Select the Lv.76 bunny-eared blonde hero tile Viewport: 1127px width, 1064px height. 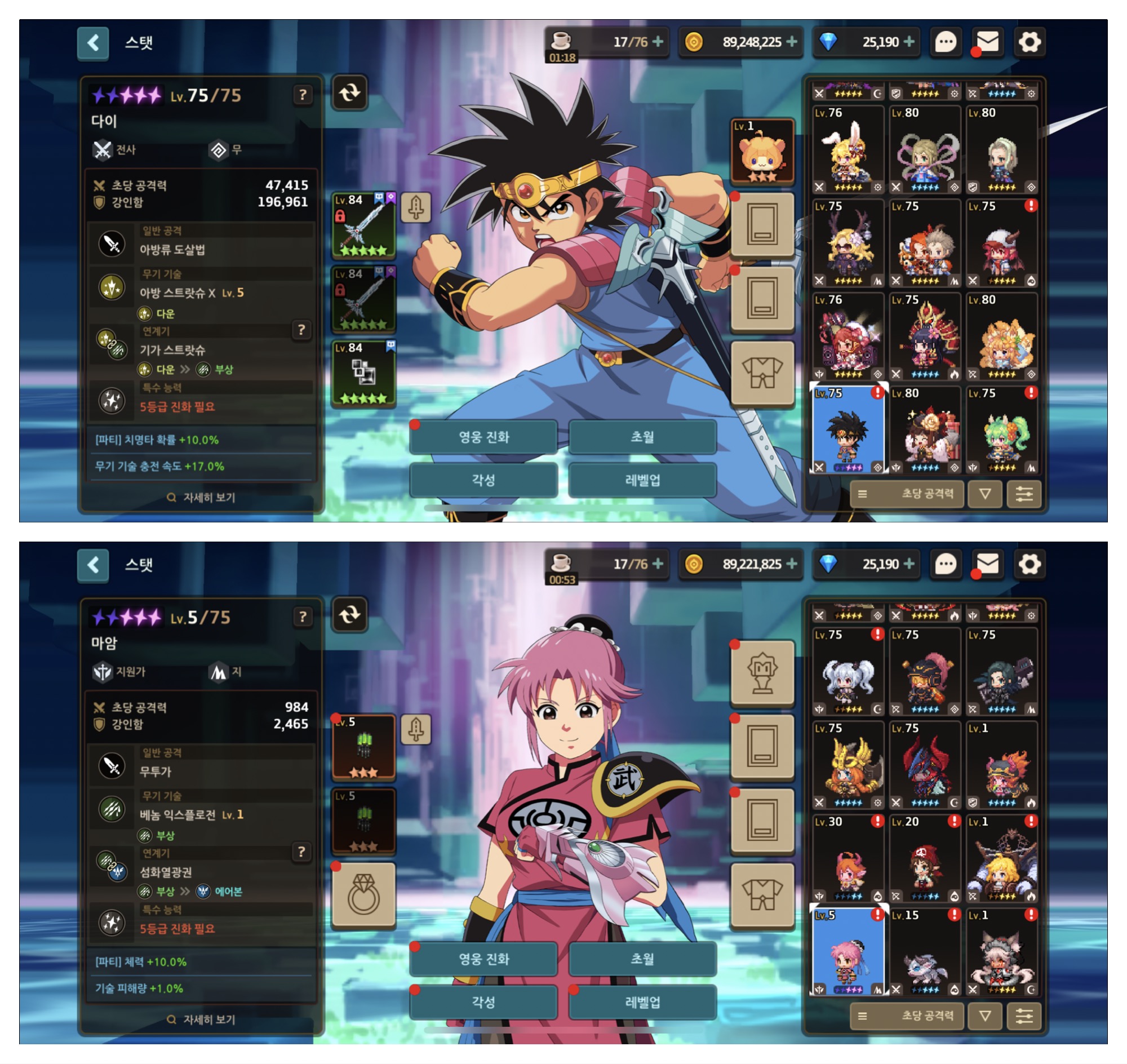tap(848, 150)
